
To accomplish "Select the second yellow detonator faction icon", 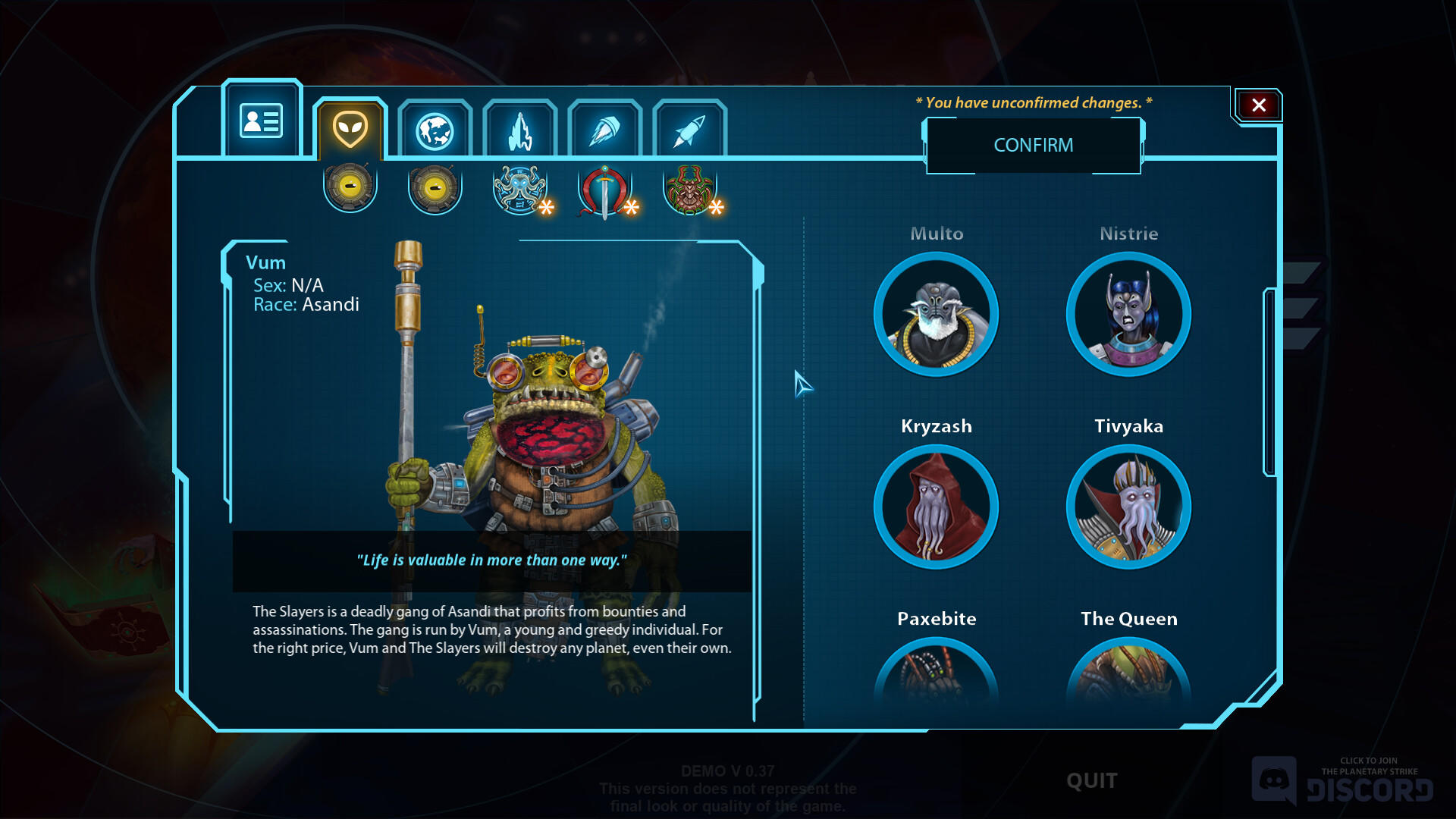I will pos(434,186).
